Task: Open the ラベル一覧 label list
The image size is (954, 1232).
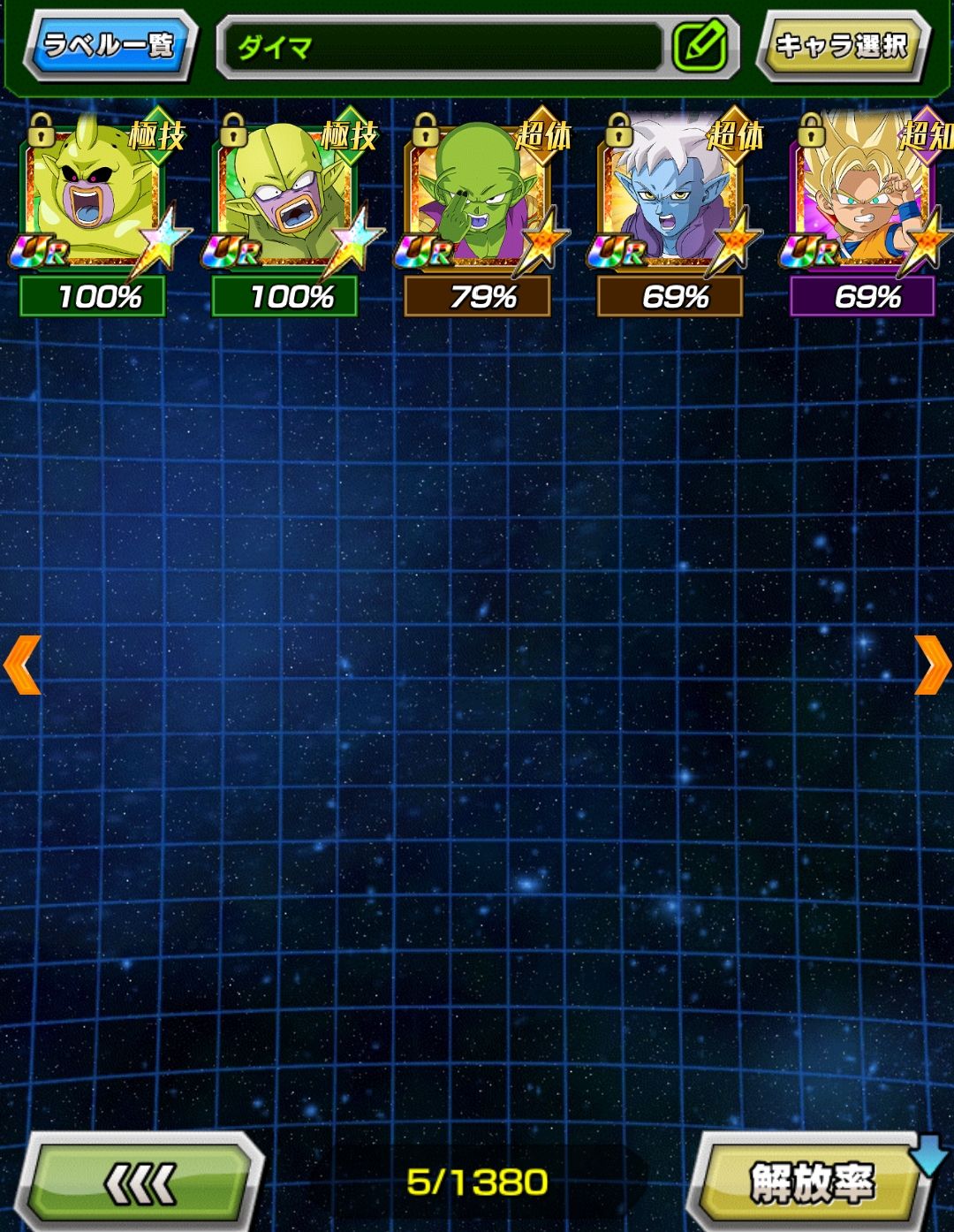Action: 109,44
